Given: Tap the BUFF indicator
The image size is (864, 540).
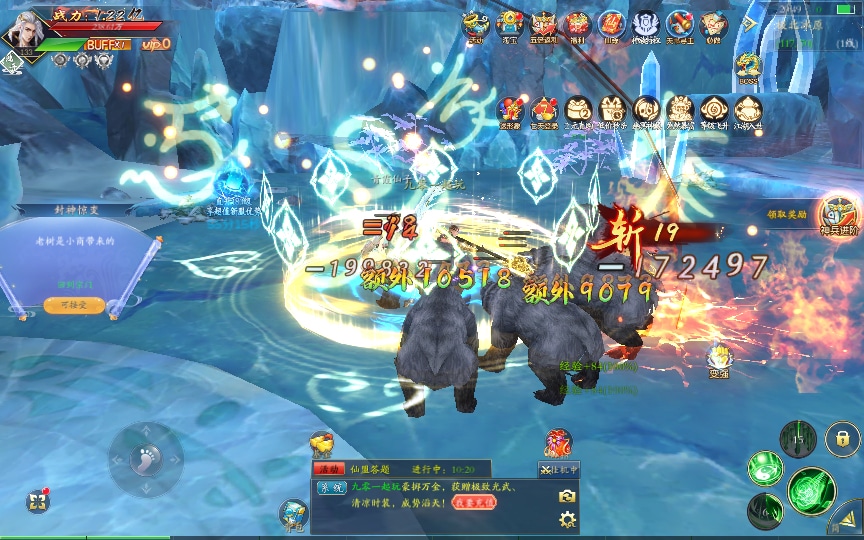Looking at the screenshot, I should [107, 44].
